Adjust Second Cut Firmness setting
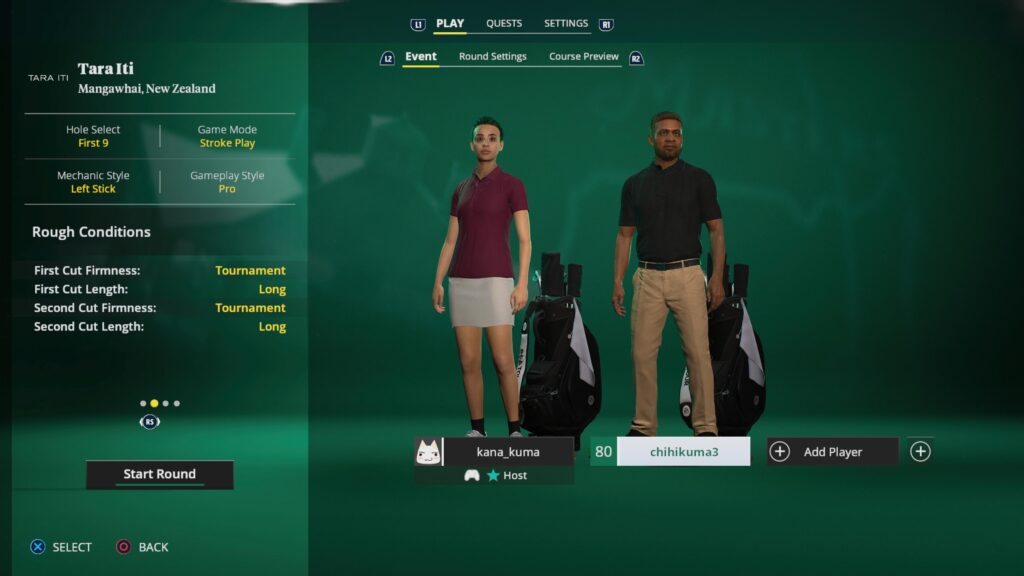 pyautogui.click(x=160, y=308)
